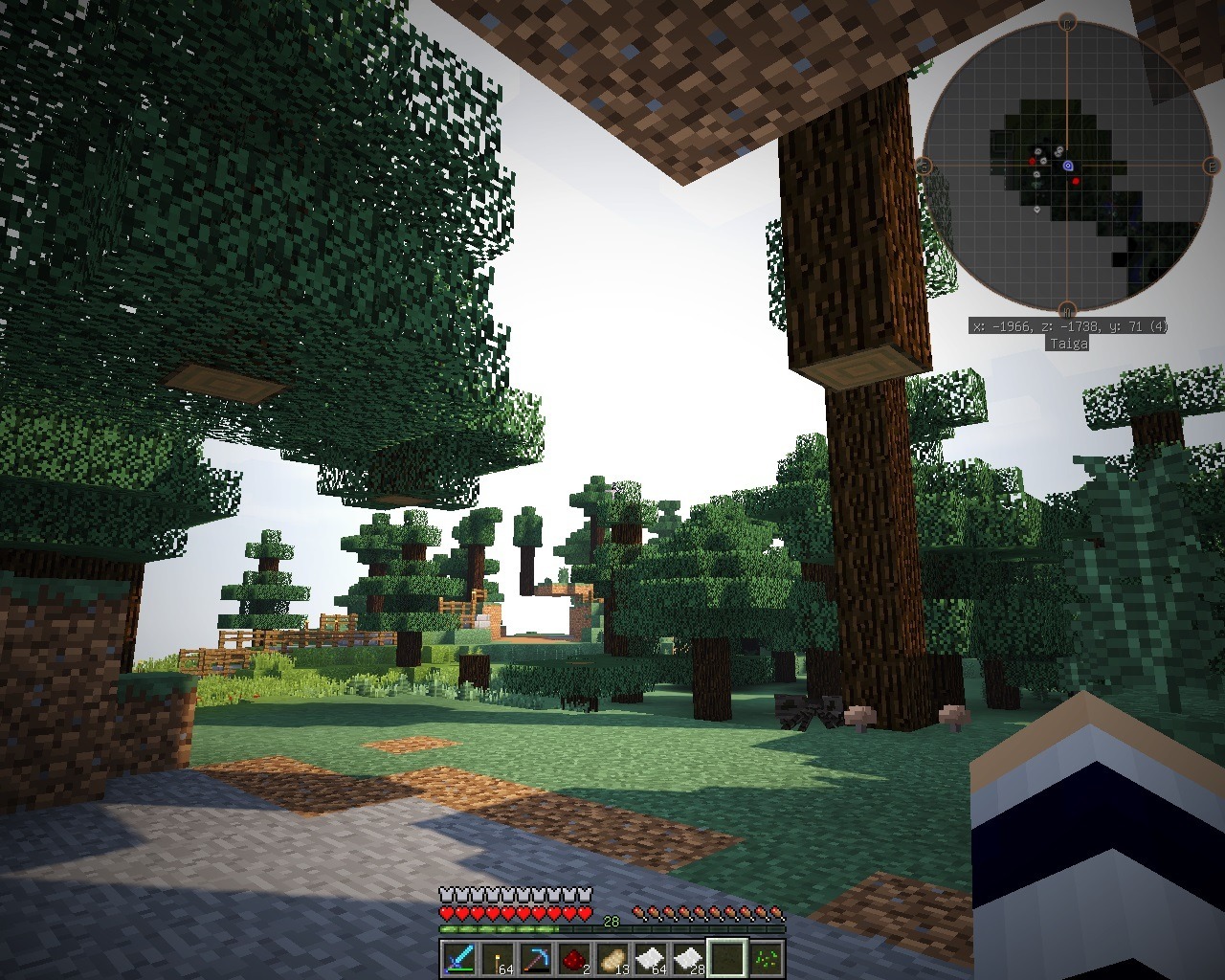This screenshot has height=980, width=1225.
Task: Select the white item stack of 28
Action: click(x=687, y=958)
